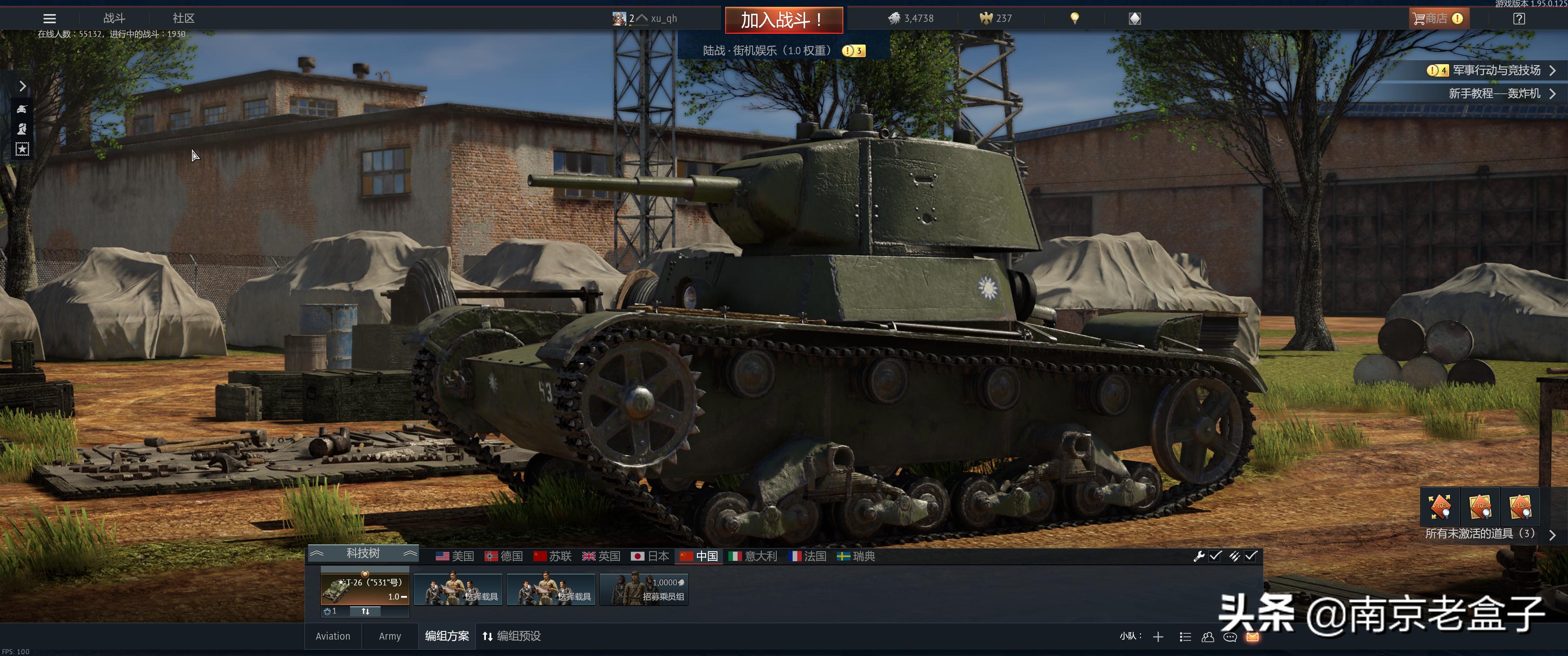
Task: Open the 社区 community menu
Action: coord(183,18)
